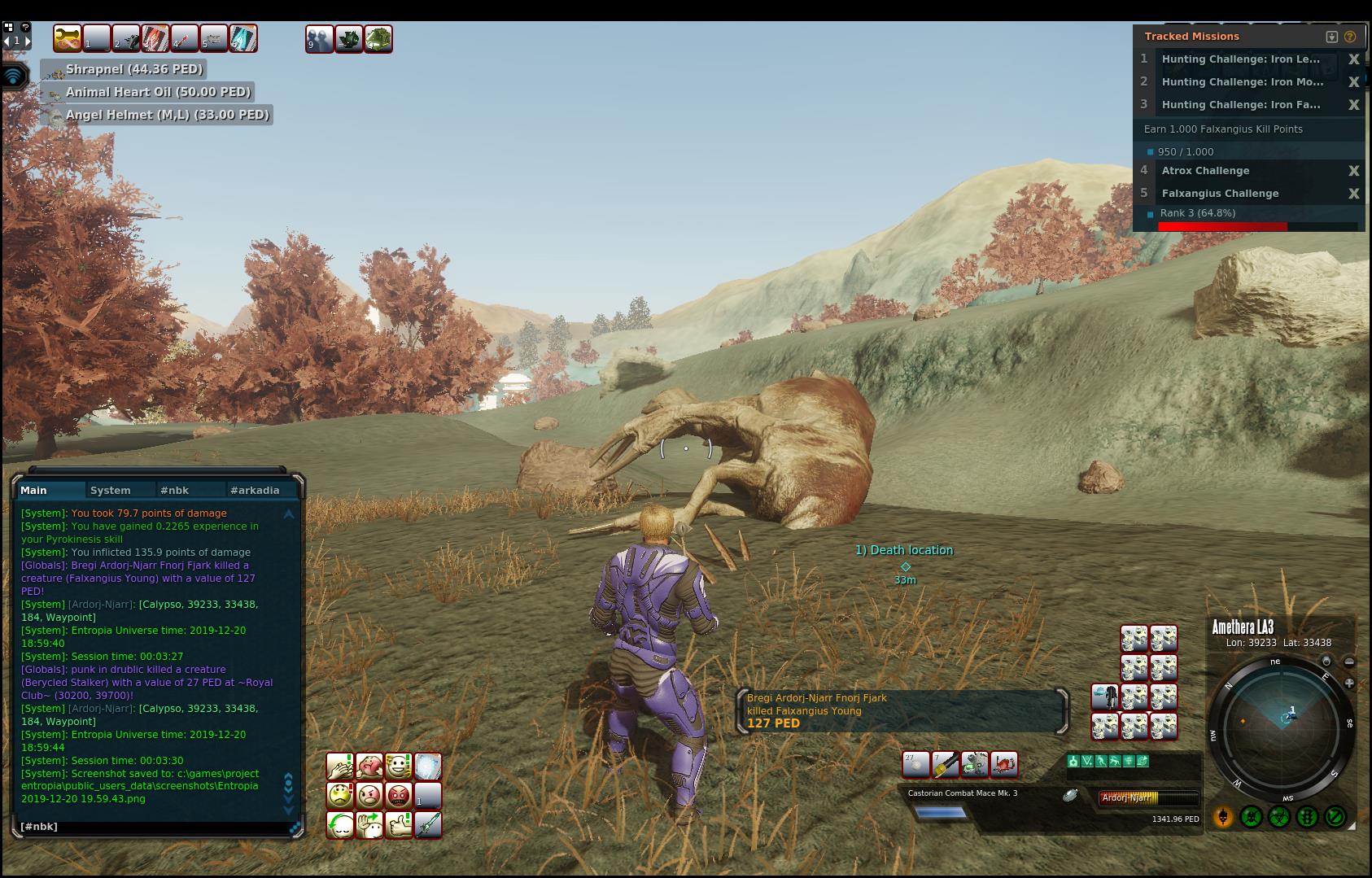Open the Tracked Missions help icon
This screenshot has width=1372, height=878.
click(x=1350, y=37)
